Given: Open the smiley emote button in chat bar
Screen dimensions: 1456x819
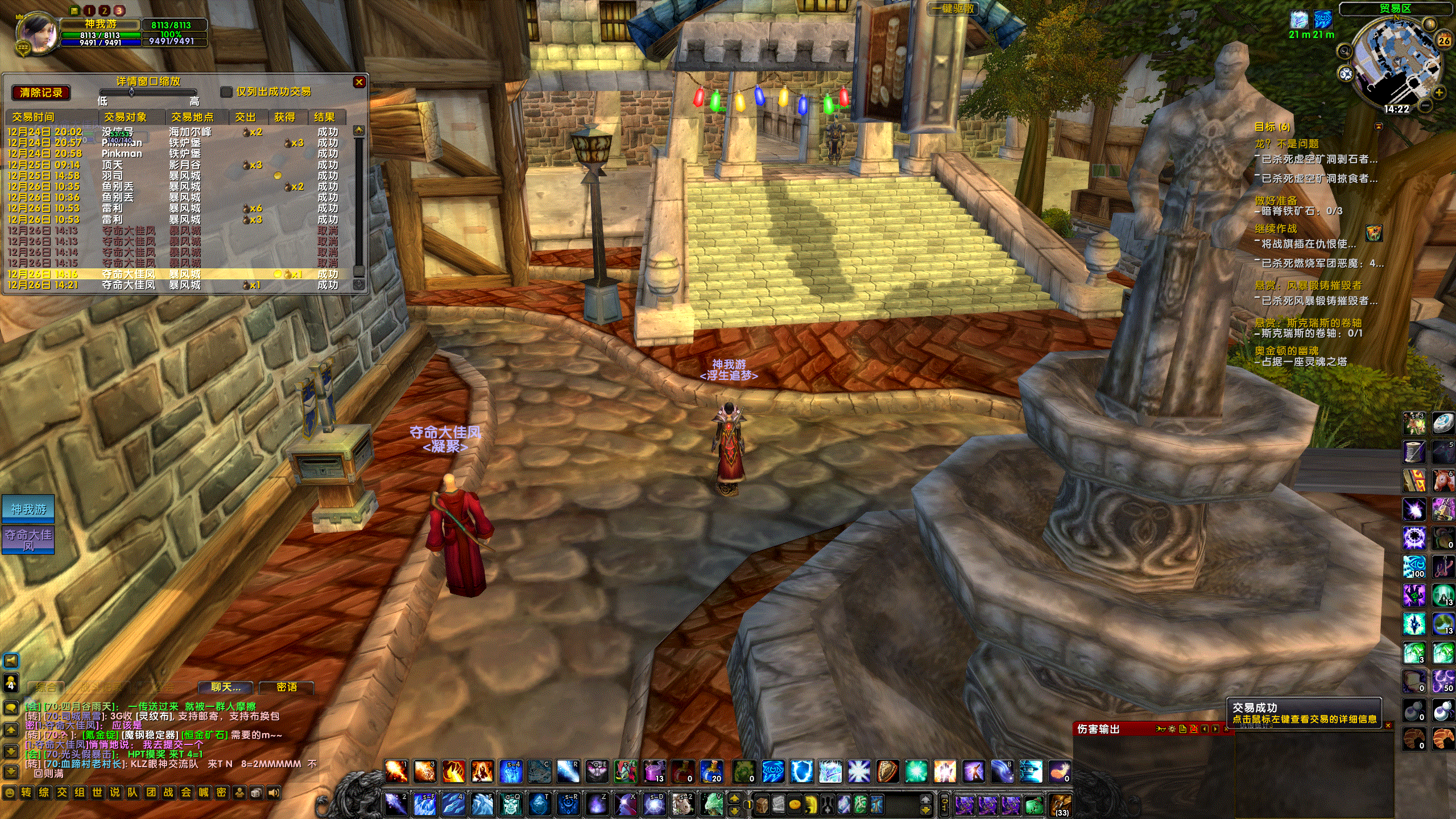Looking at the screenshot, I should (9, 792).
